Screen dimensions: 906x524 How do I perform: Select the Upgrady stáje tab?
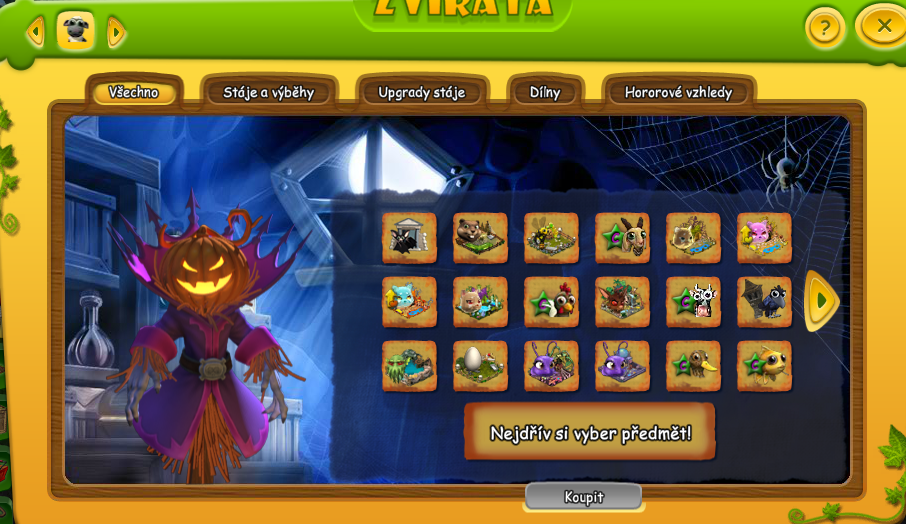pos(422,93)
